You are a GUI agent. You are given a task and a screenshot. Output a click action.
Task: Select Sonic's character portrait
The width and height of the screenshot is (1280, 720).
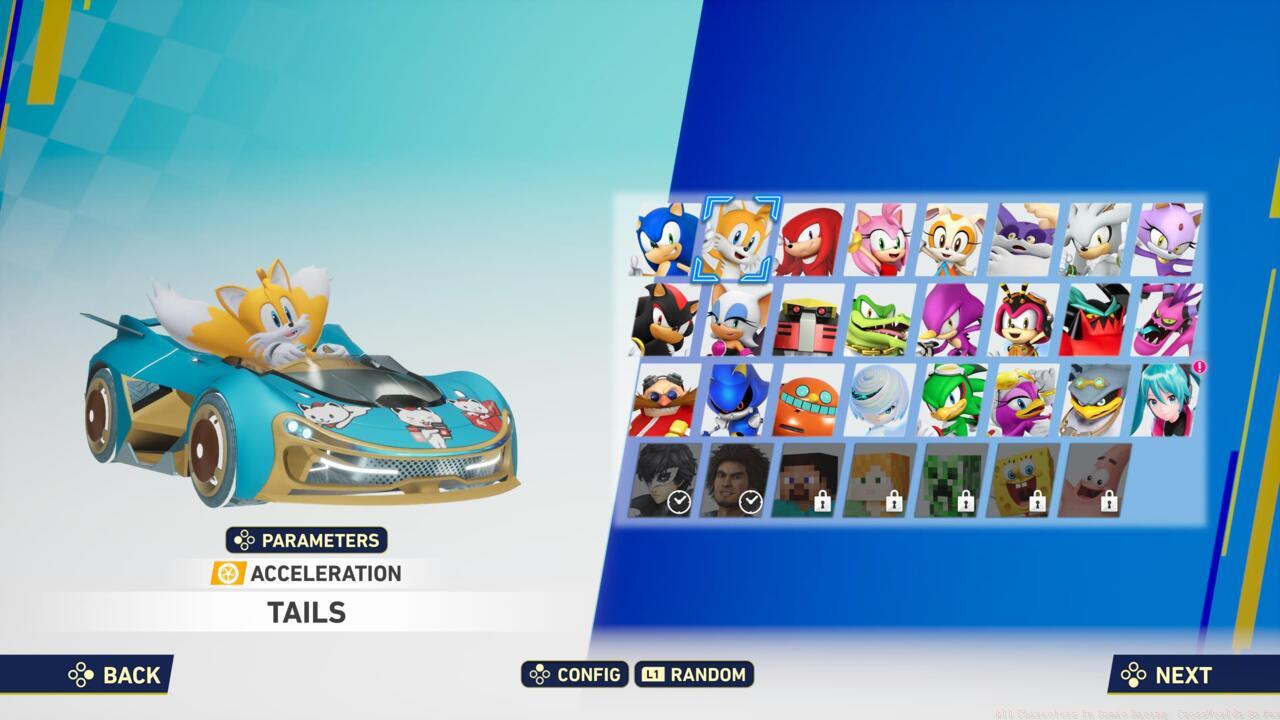pyautogui.click(x=661, y=238)
